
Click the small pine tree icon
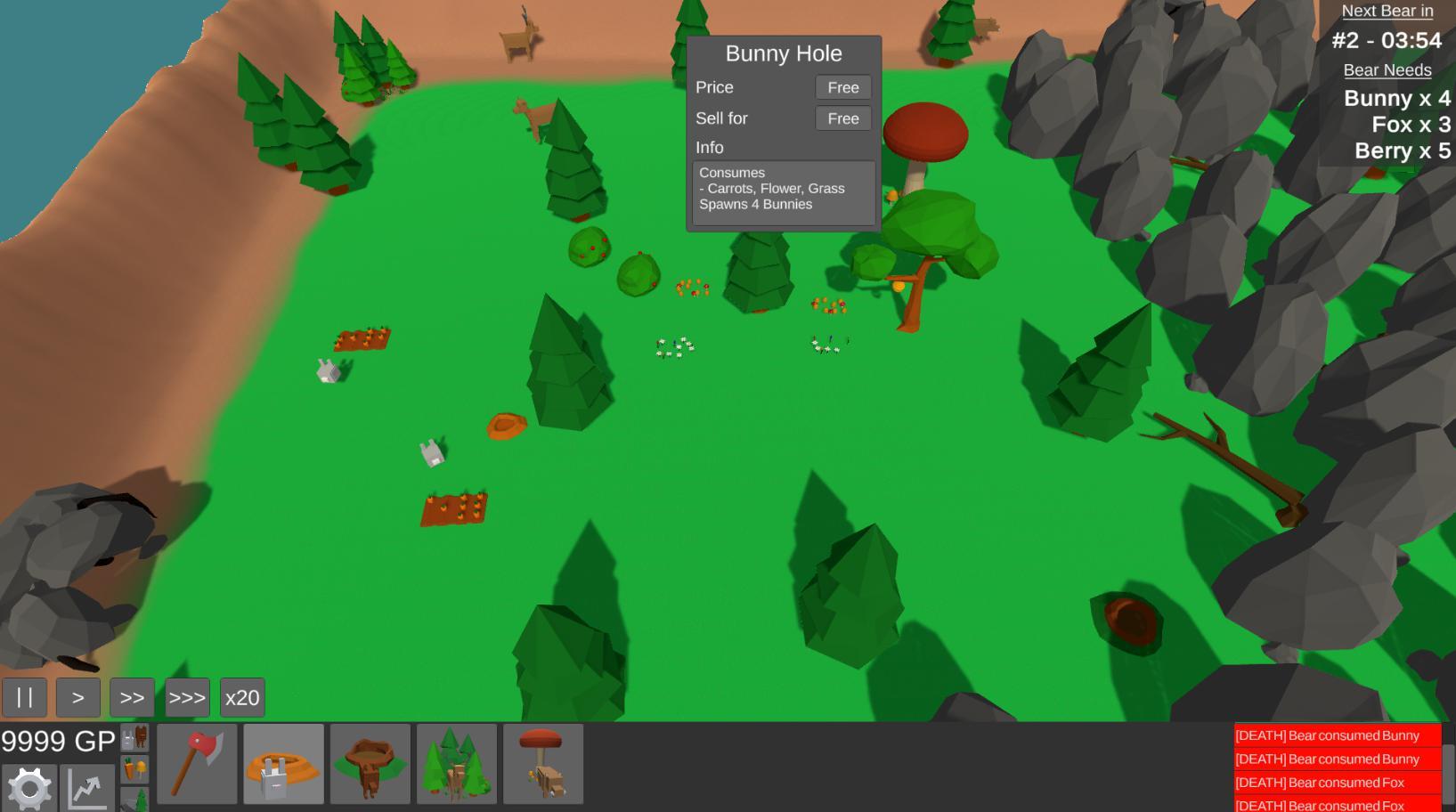[x=135, y=800]
